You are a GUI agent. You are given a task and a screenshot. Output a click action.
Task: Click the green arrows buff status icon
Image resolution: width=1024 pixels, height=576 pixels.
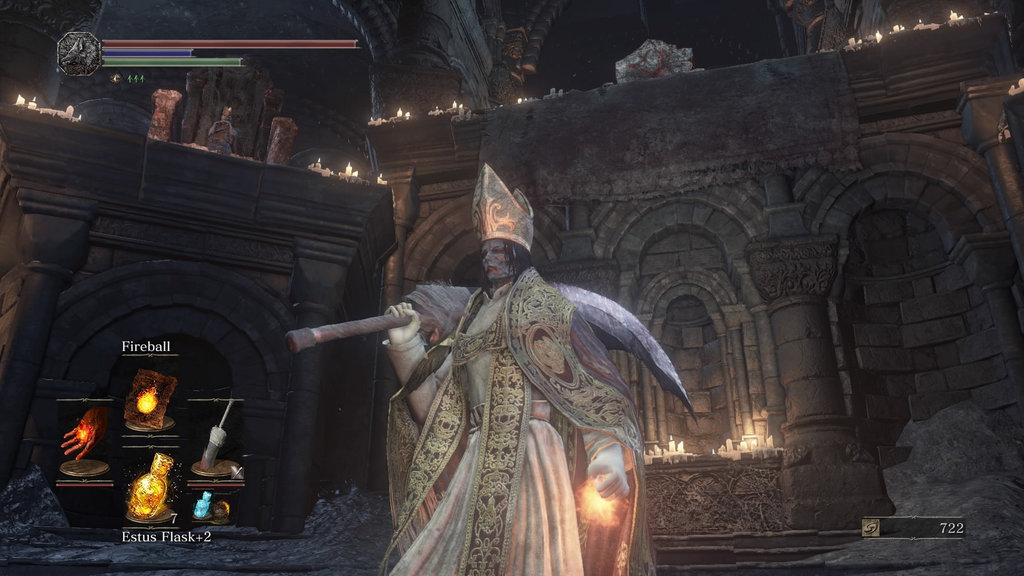tap(134, 78)
